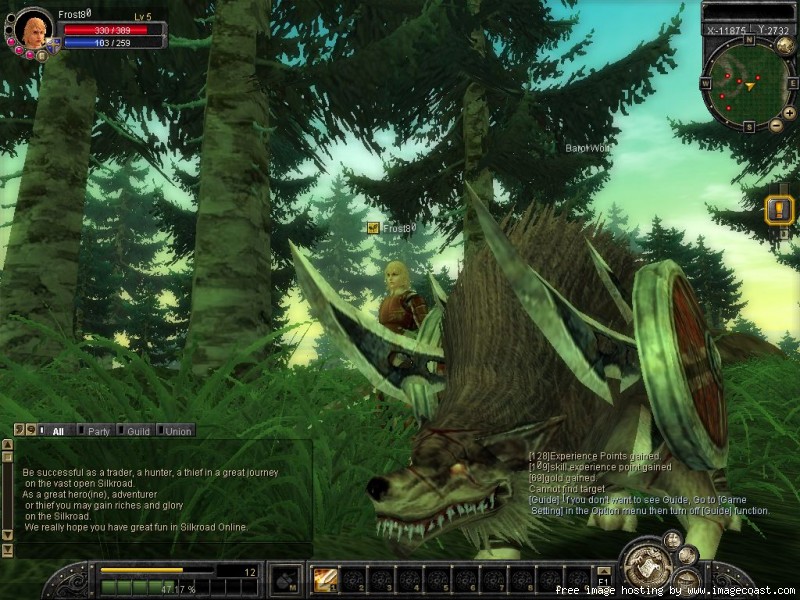Show the Union chat tab
800x600 pixels.
[x=177, y=431]
